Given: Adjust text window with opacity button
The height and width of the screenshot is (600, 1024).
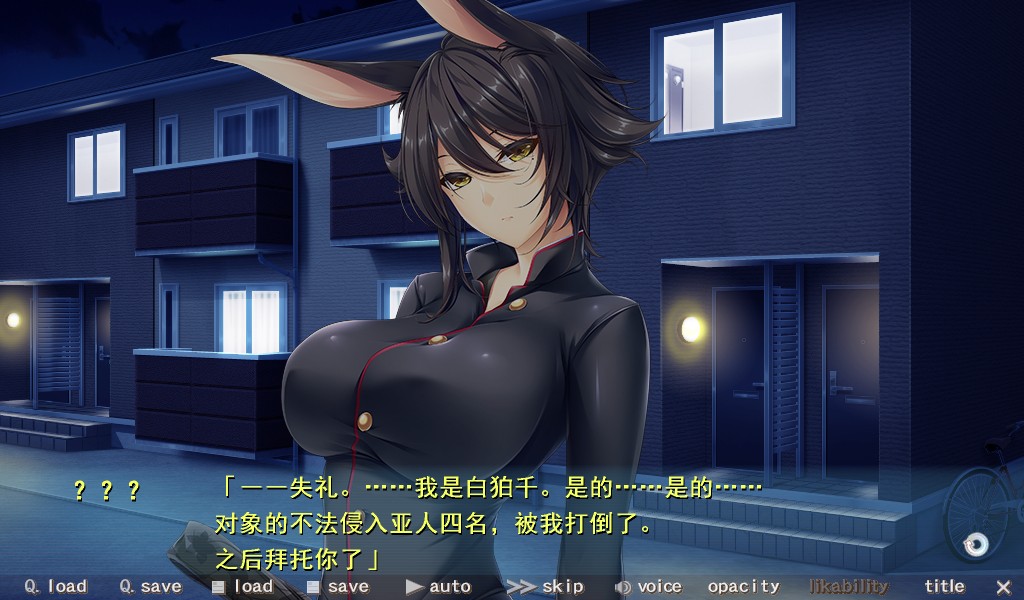Looking at the screenshot, I should (743, 587).
